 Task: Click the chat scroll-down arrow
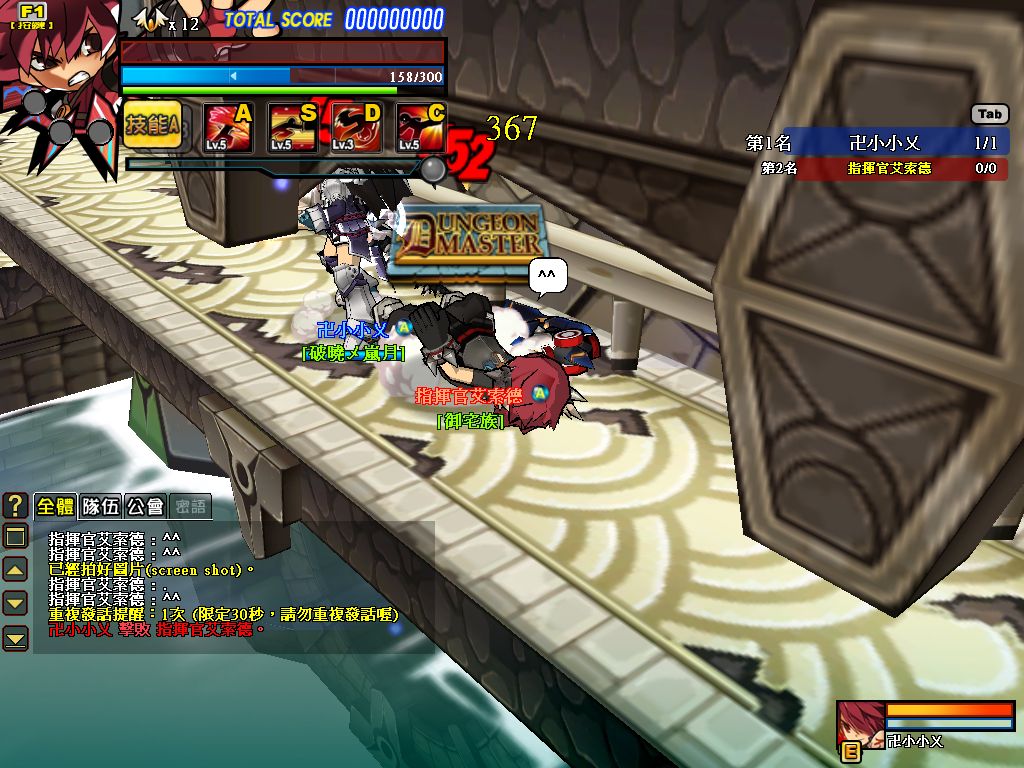15,603
